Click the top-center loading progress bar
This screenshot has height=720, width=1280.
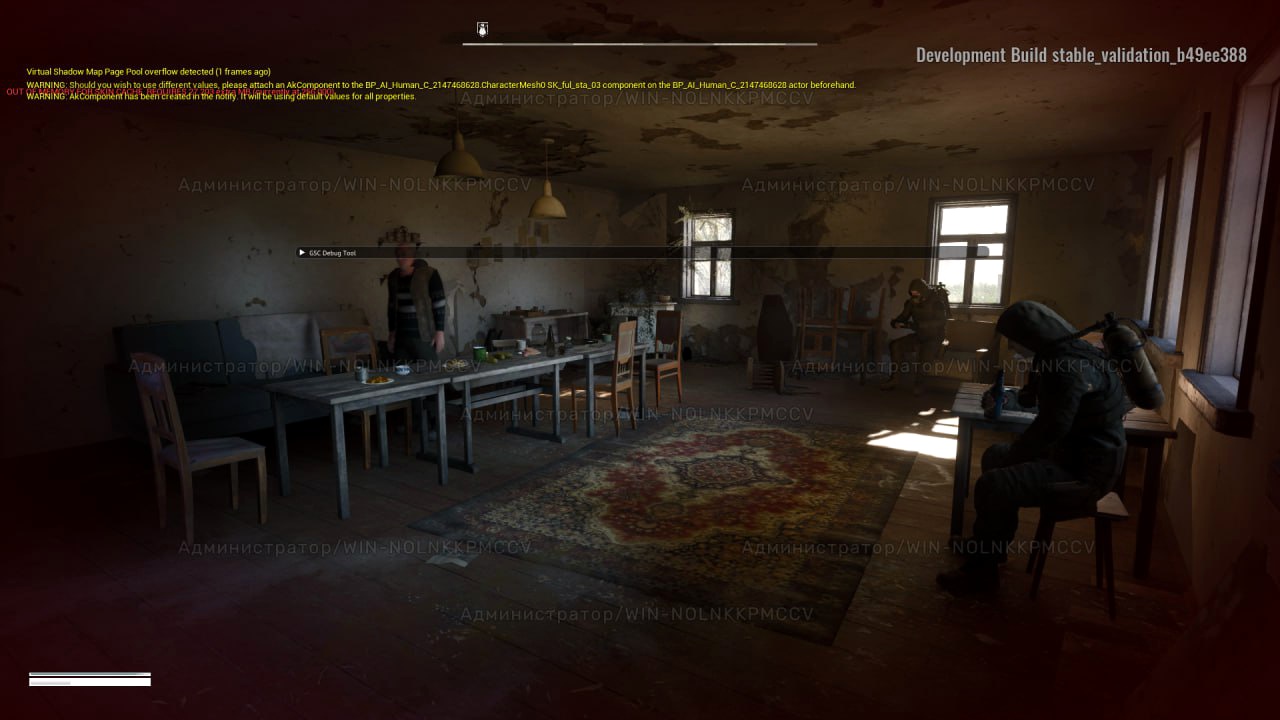click(640, 44)
